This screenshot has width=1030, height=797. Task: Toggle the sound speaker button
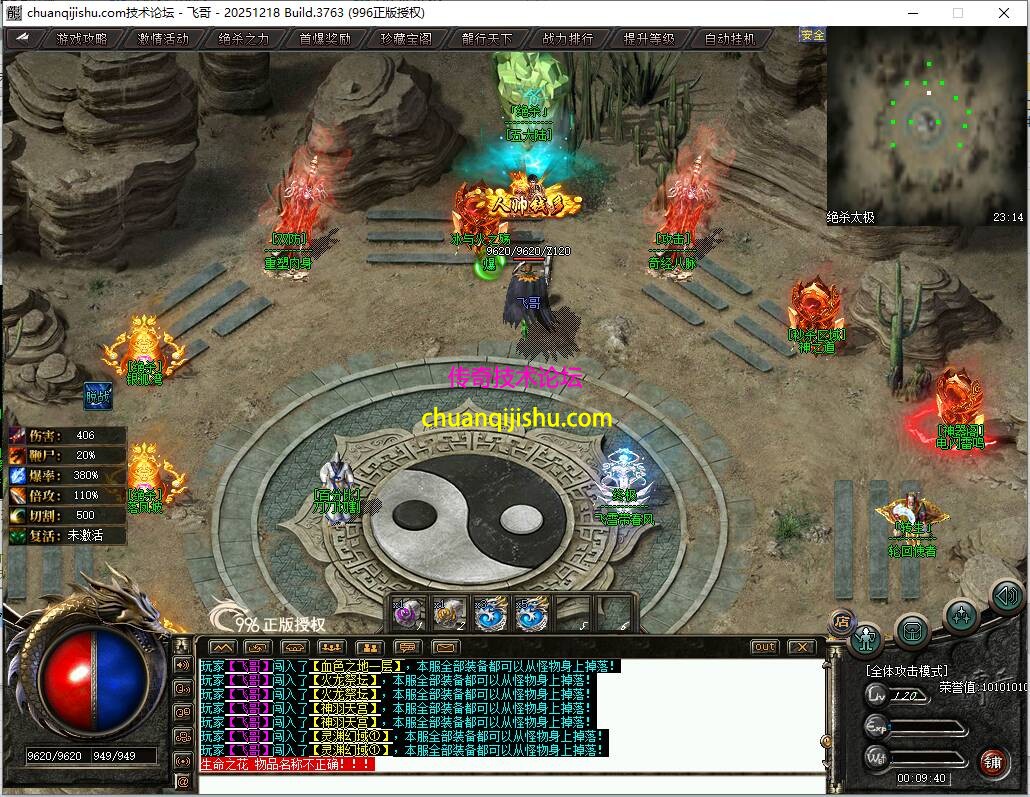tap(1006, 597)
